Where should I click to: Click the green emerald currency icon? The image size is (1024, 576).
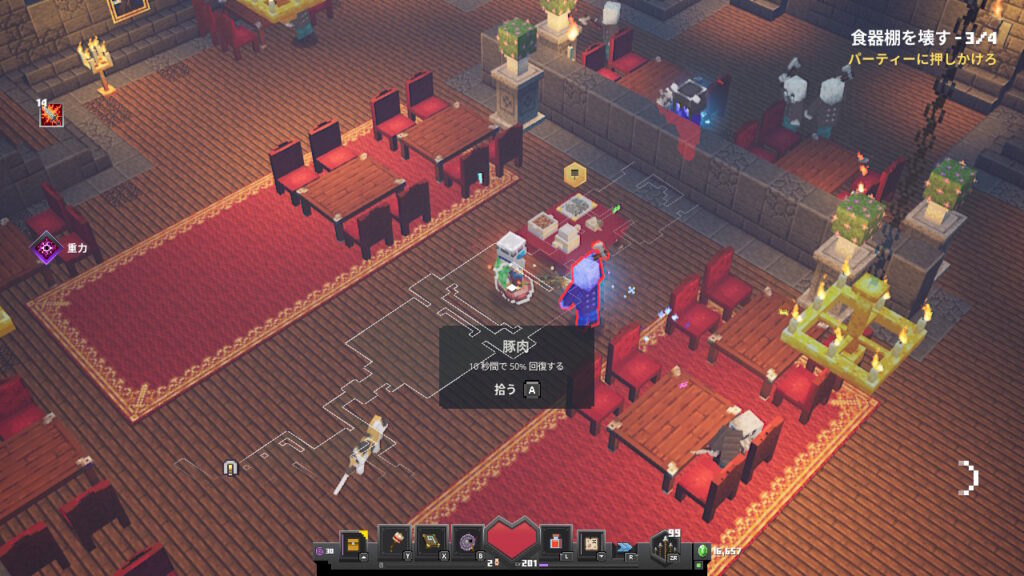(x=703, y=551)
